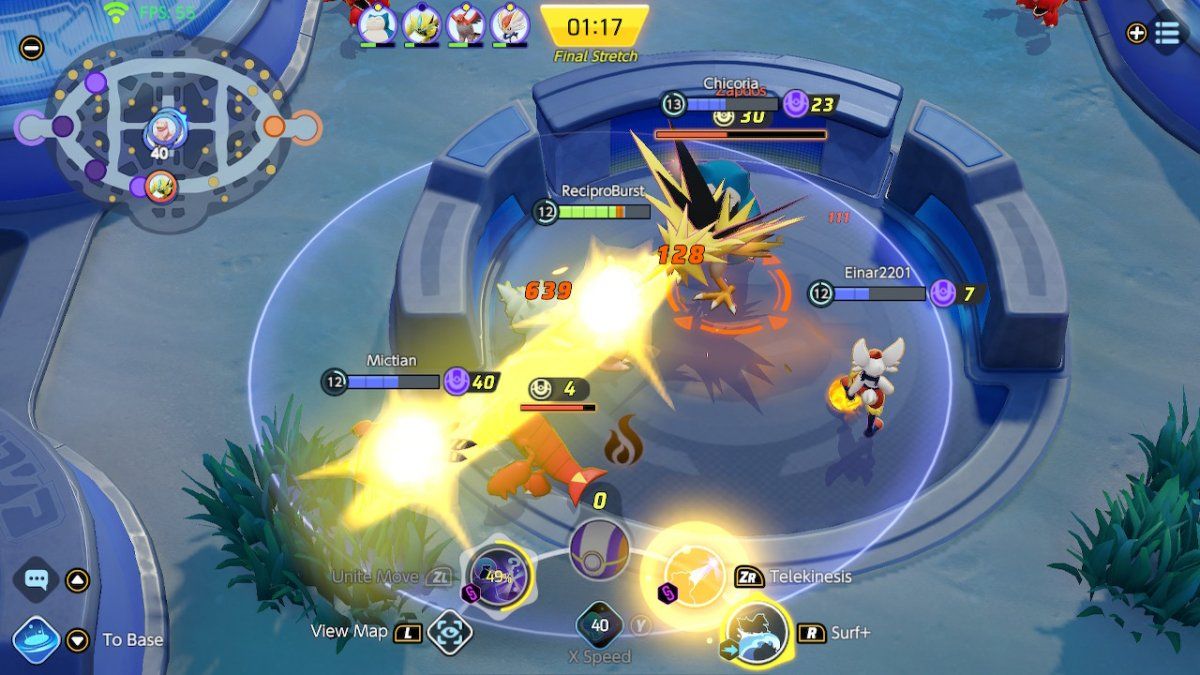Activate the X Speed battle item
The width and height of the screenshot is (1200, 675).
click(599, 626)
